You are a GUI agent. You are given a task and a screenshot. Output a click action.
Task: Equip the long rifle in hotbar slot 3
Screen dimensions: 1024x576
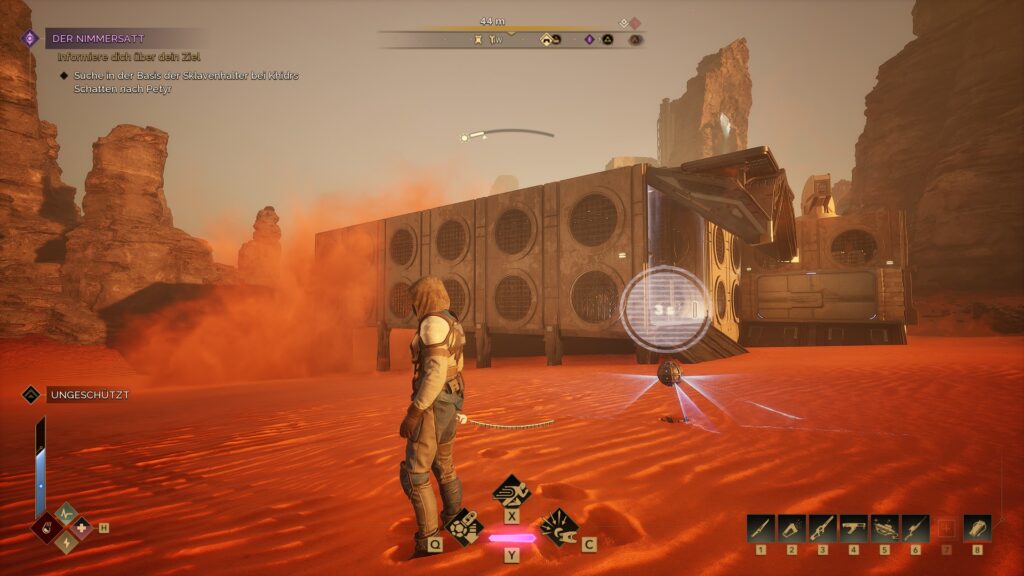[x=823, y=528]
